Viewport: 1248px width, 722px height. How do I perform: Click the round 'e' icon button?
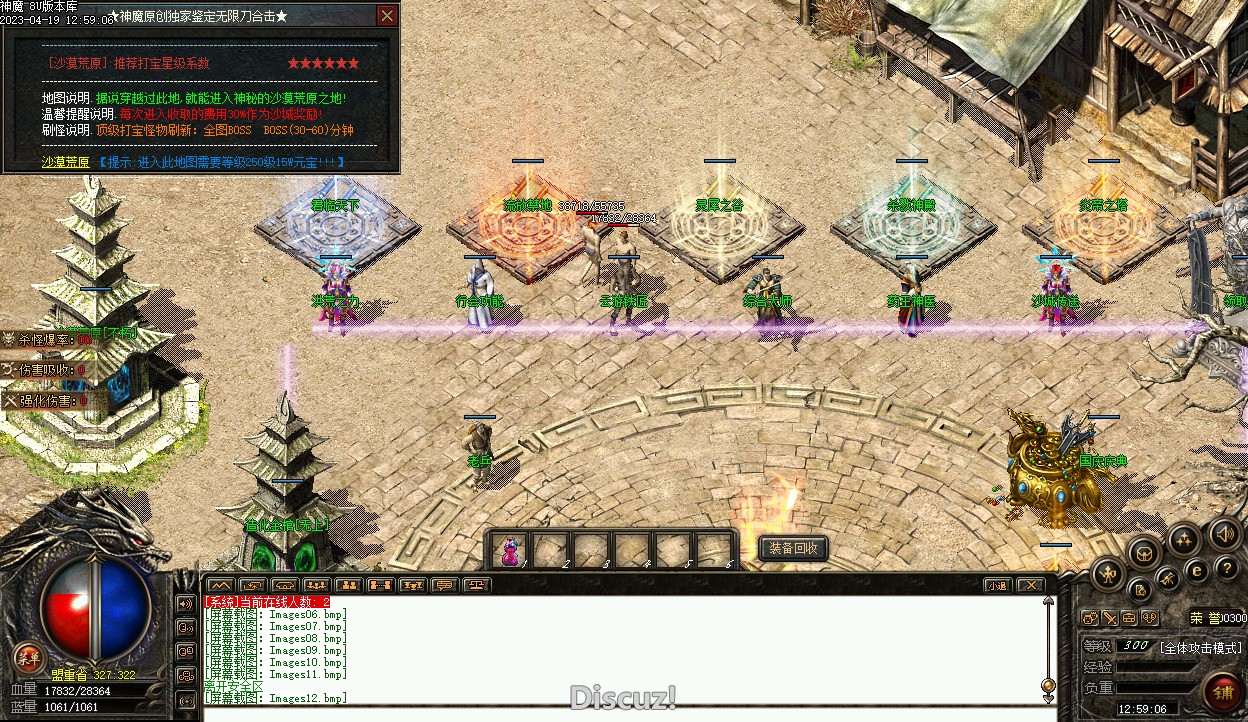pos(1195,571)
